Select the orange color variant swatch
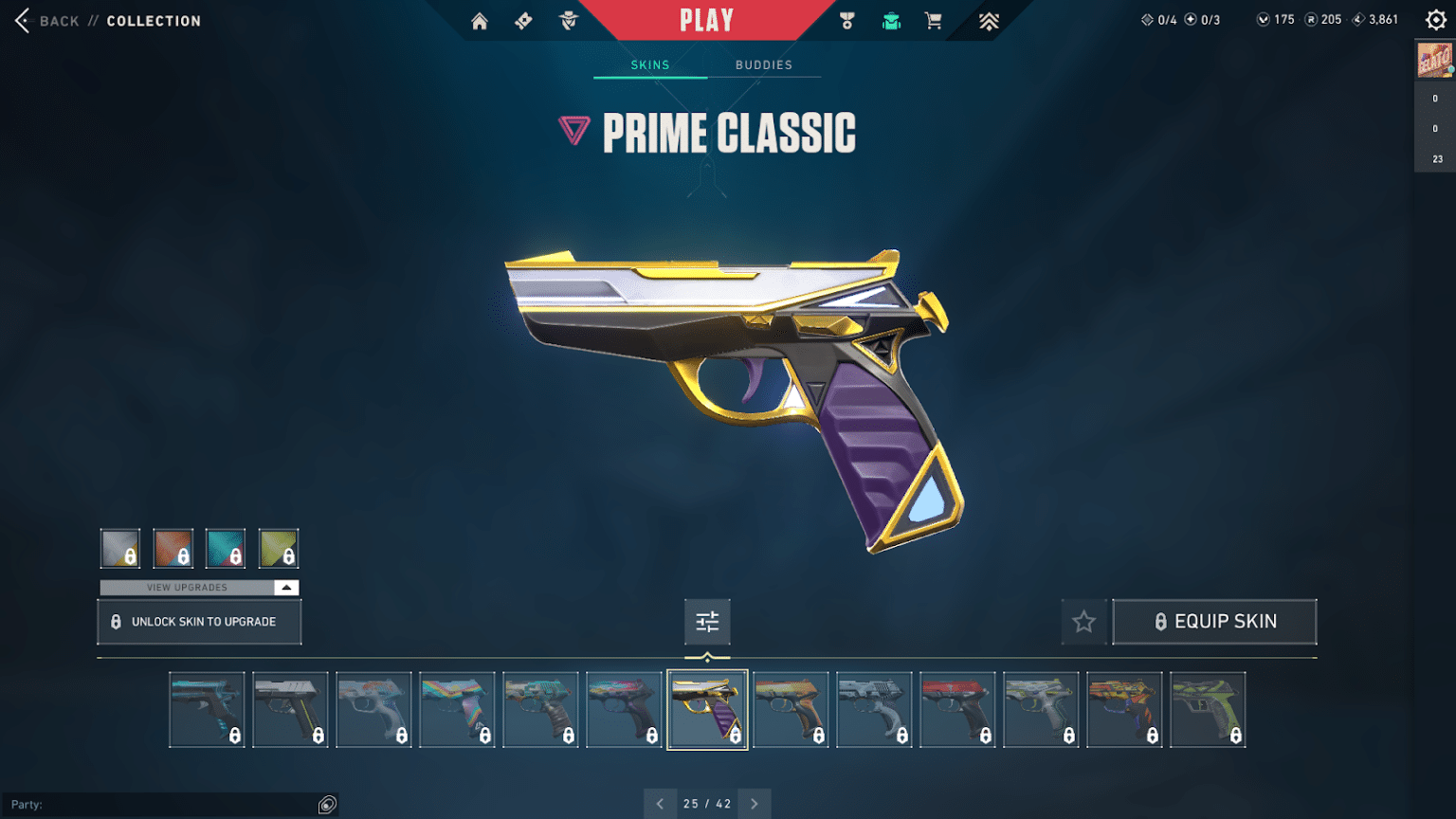This screenshot has width=1456, height=819. pyautogui.click(x=173, y=548)
